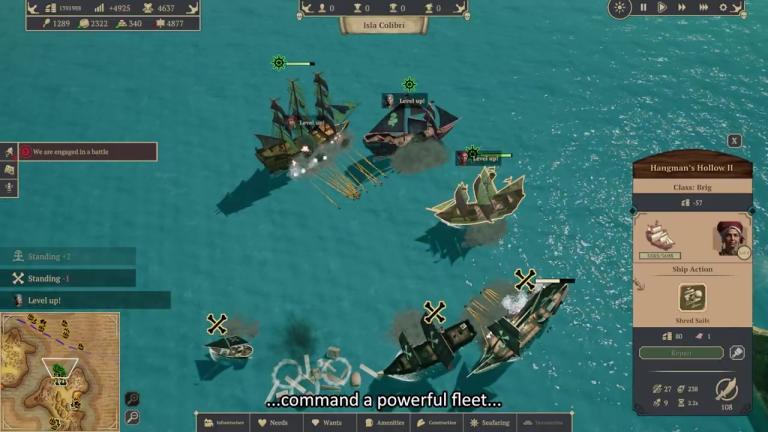This screenshot has height=432, width=768.
Task: Activate the Shred Sails ship action
Action: tap(692, 297)
